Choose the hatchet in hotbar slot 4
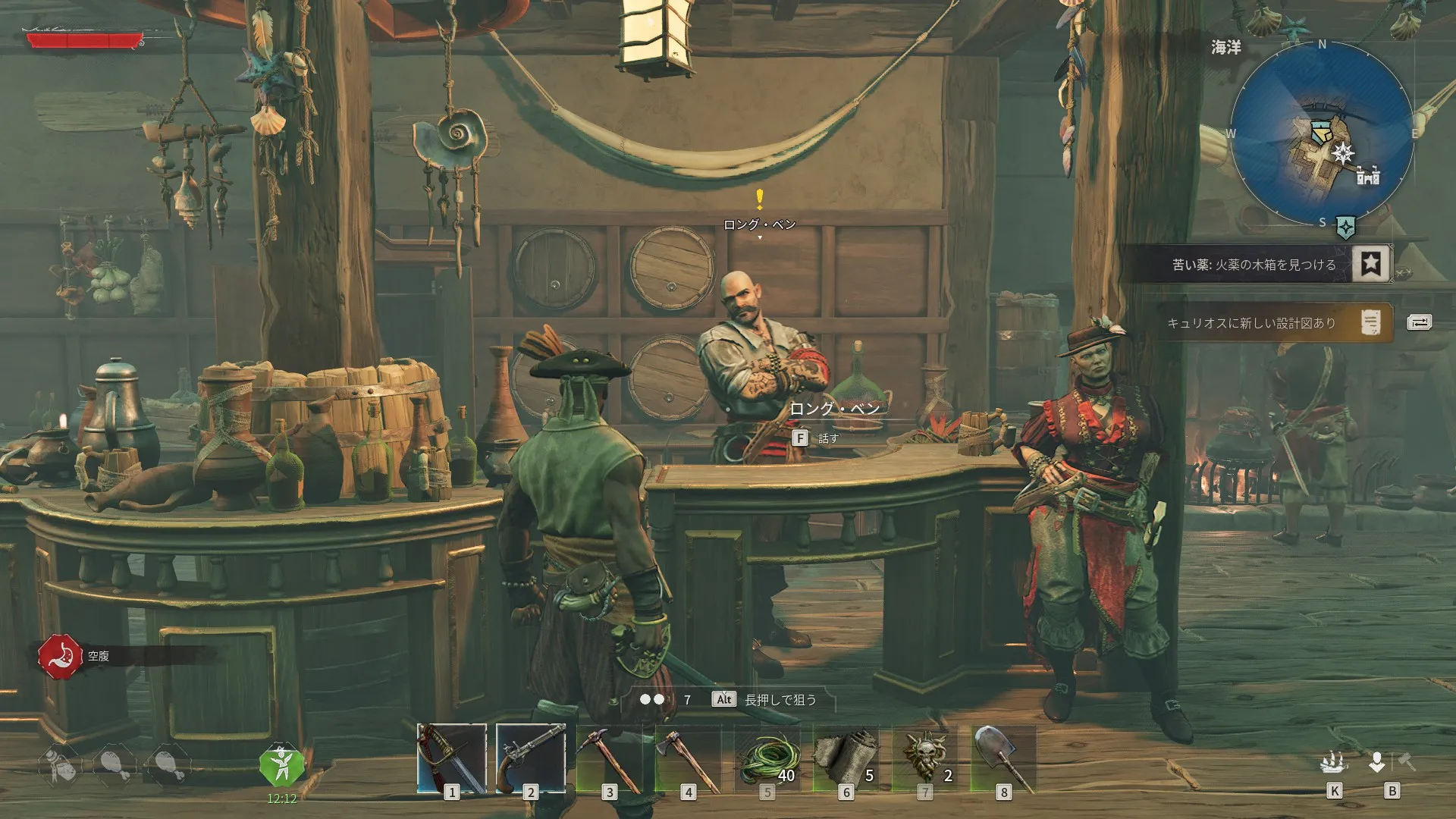1456x819 pixels. (x=689, y=758)
